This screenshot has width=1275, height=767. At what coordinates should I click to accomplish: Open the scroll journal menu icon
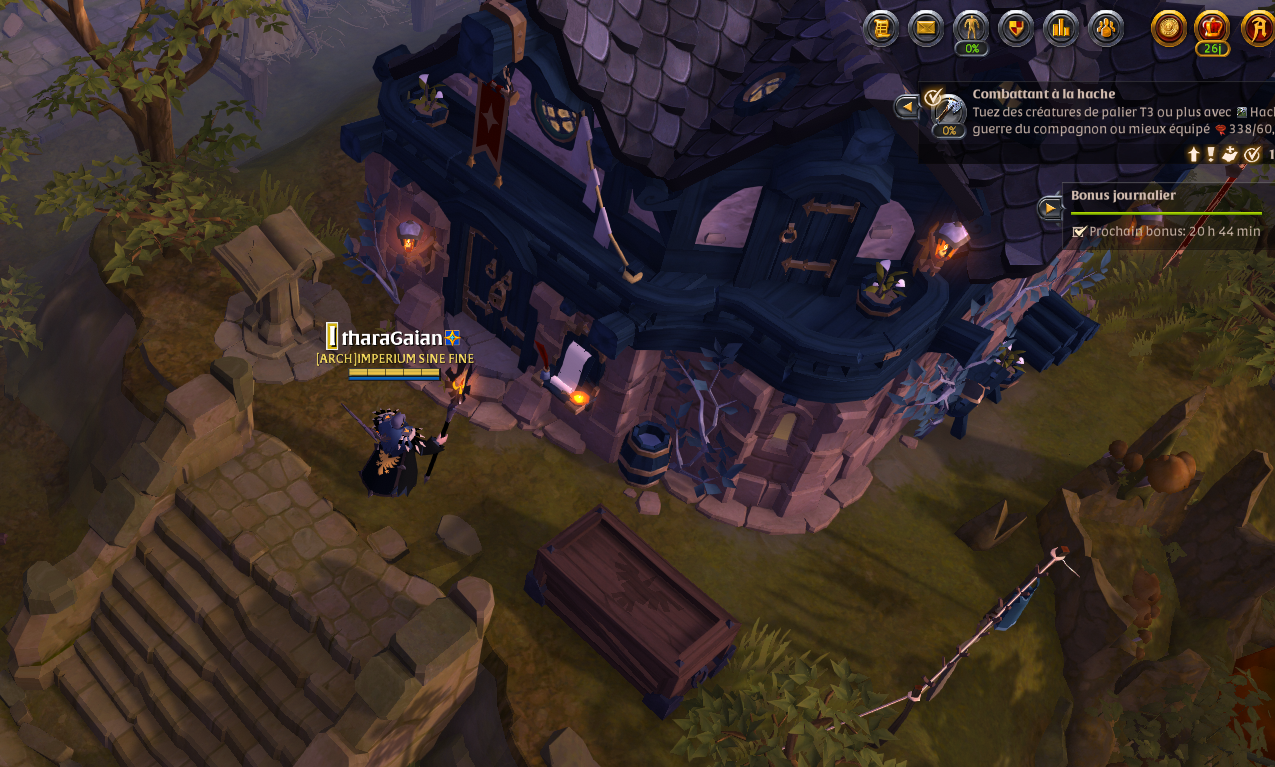(x=881, y=28)
